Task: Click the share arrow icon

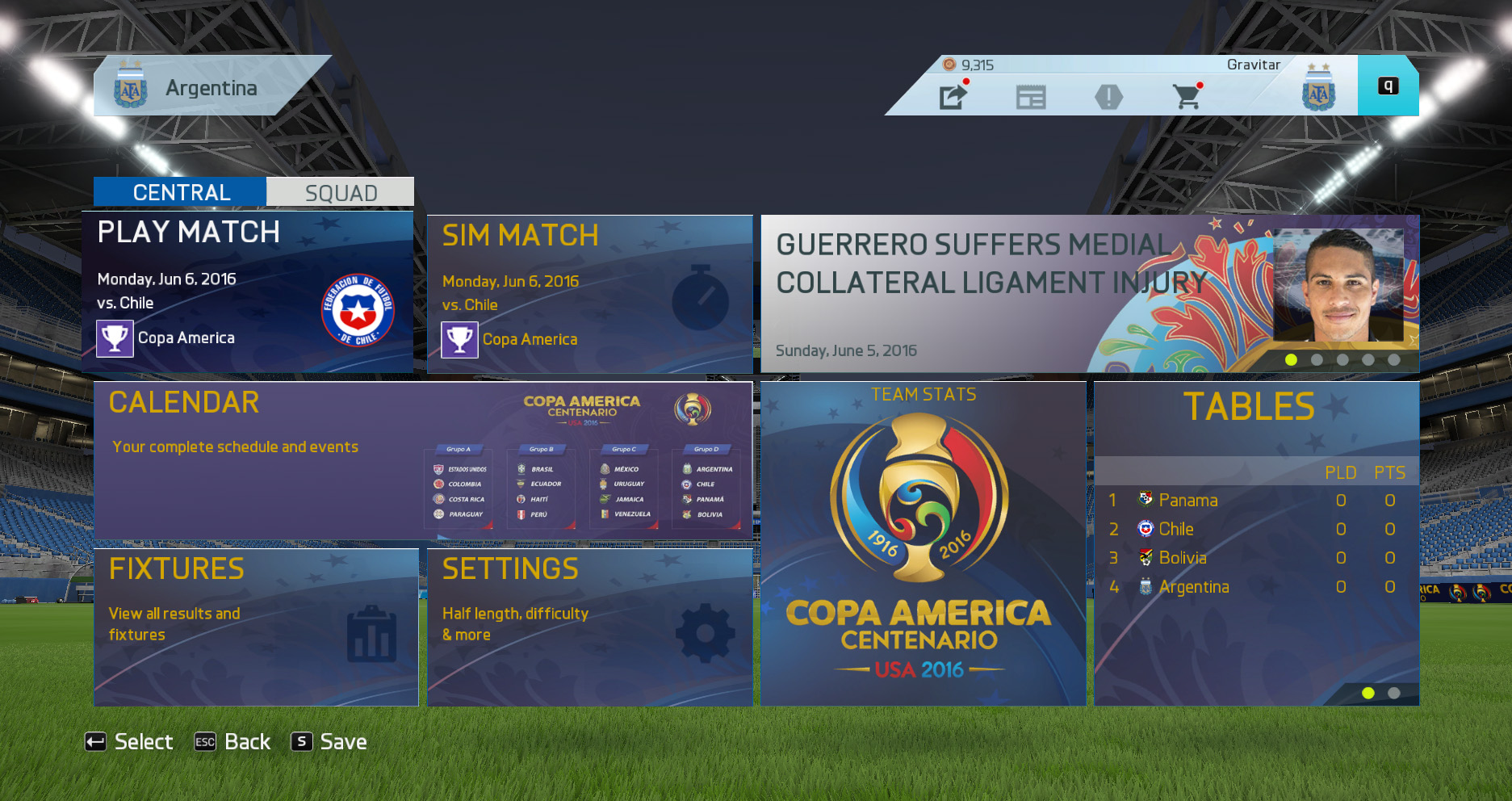Action: (953, 97)
